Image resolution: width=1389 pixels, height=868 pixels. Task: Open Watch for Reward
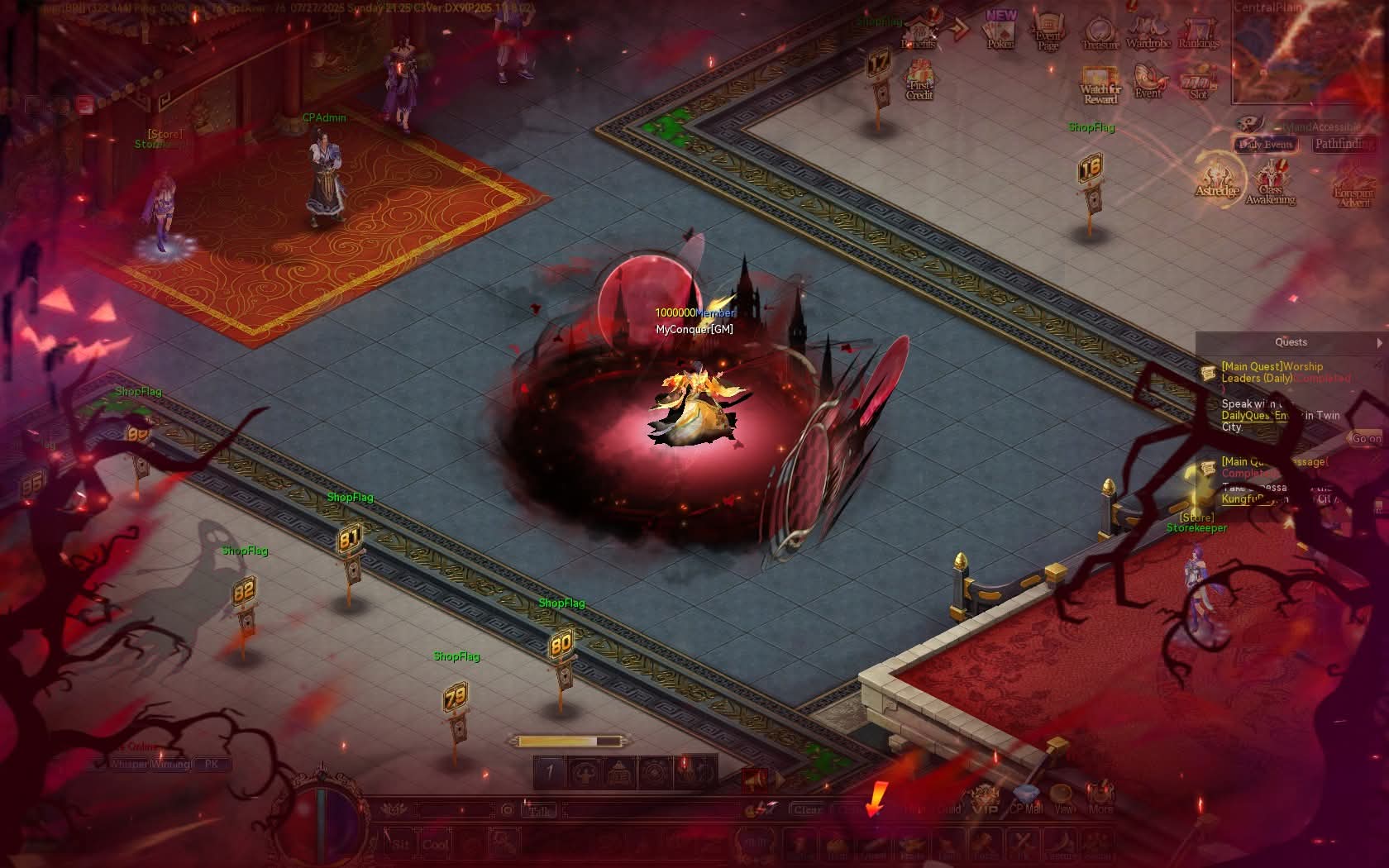coord(1100,85)
